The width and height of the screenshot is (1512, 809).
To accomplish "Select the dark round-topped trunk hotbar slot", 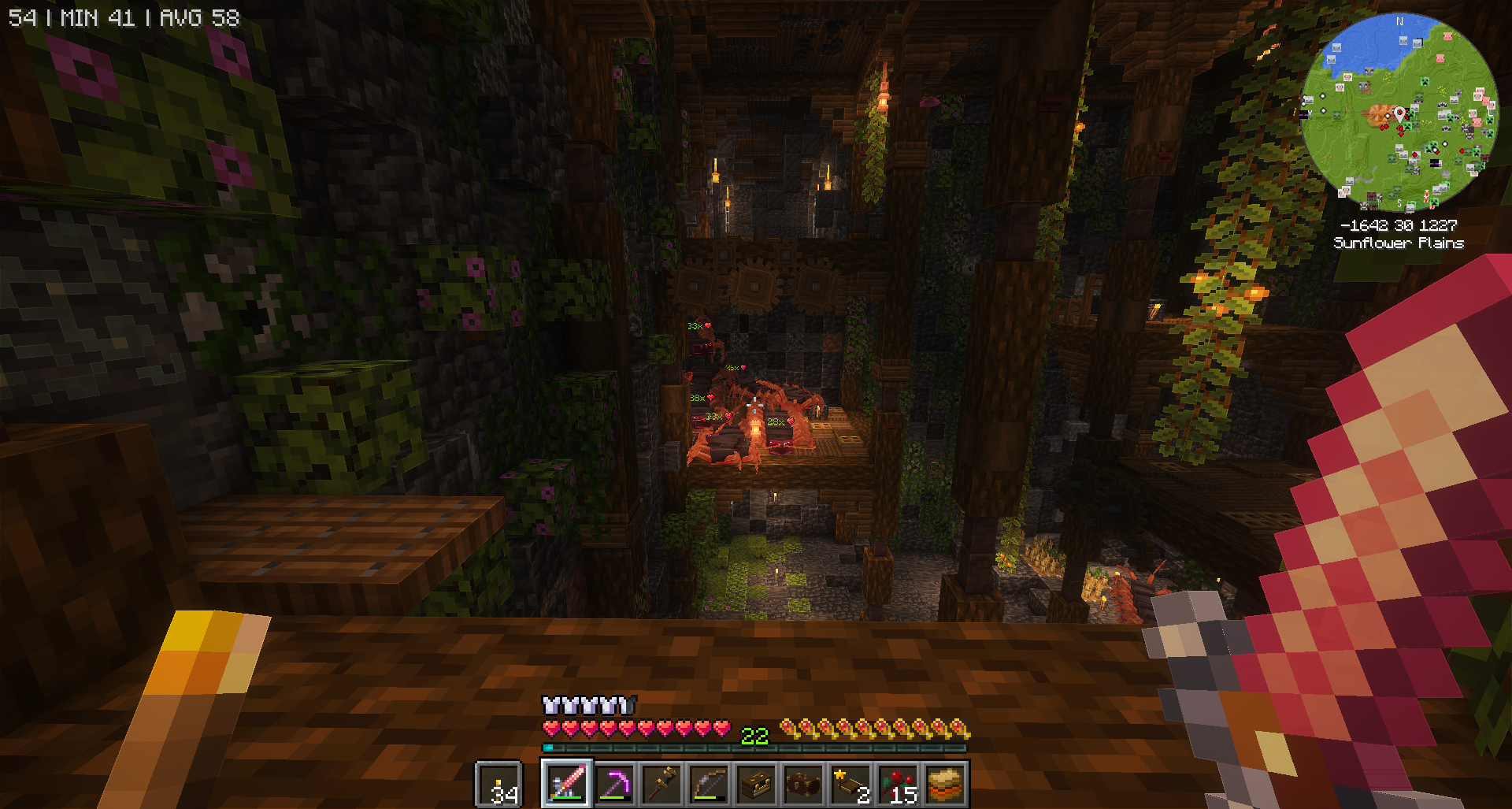I will 803,784.
